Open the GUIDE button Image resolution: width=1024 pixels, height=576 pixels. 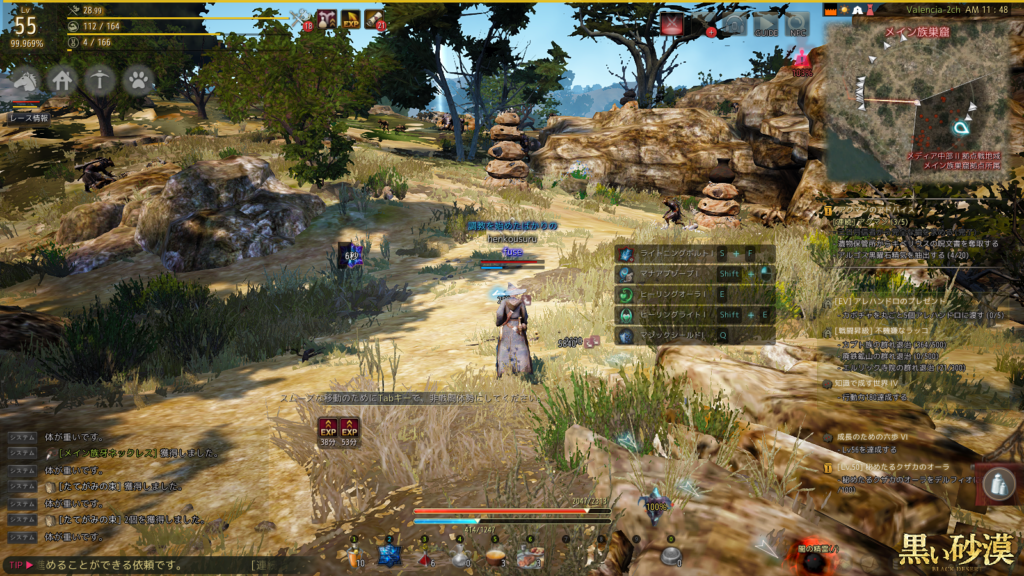(x=766, y=25)
